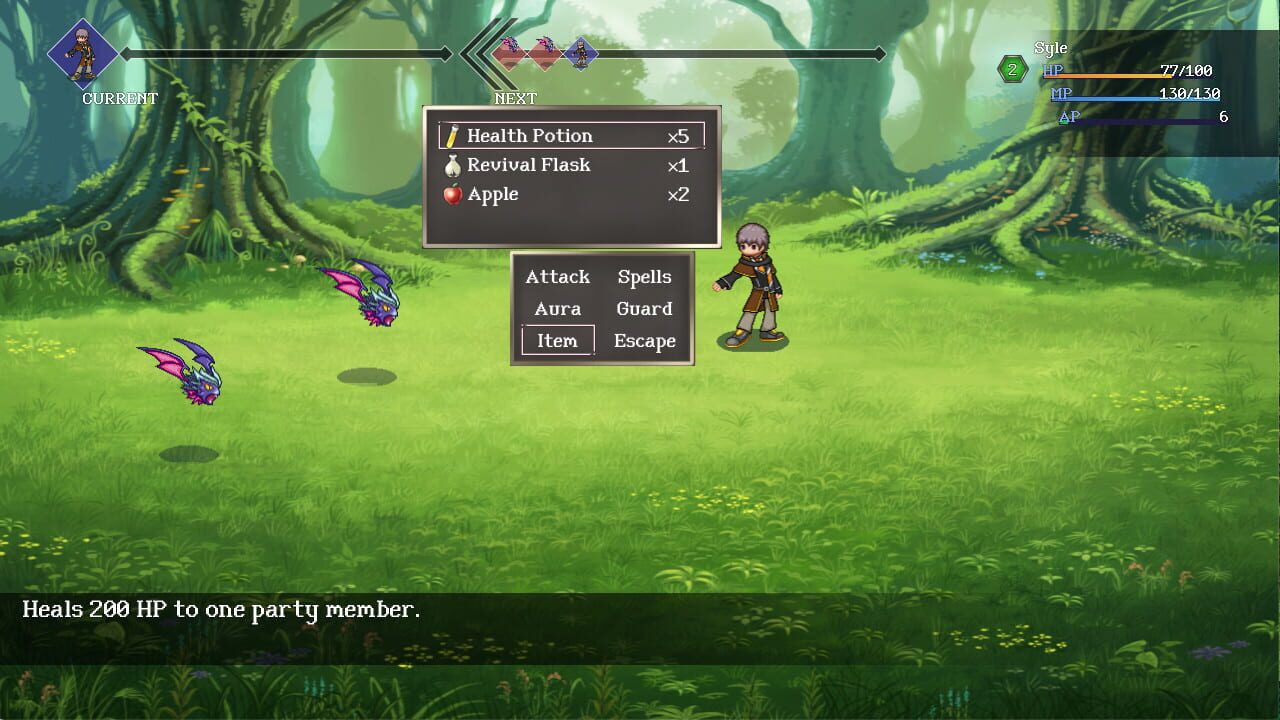1280x720 pixels.
Task: Choose the Guard command
Action: tap(644, 309)
